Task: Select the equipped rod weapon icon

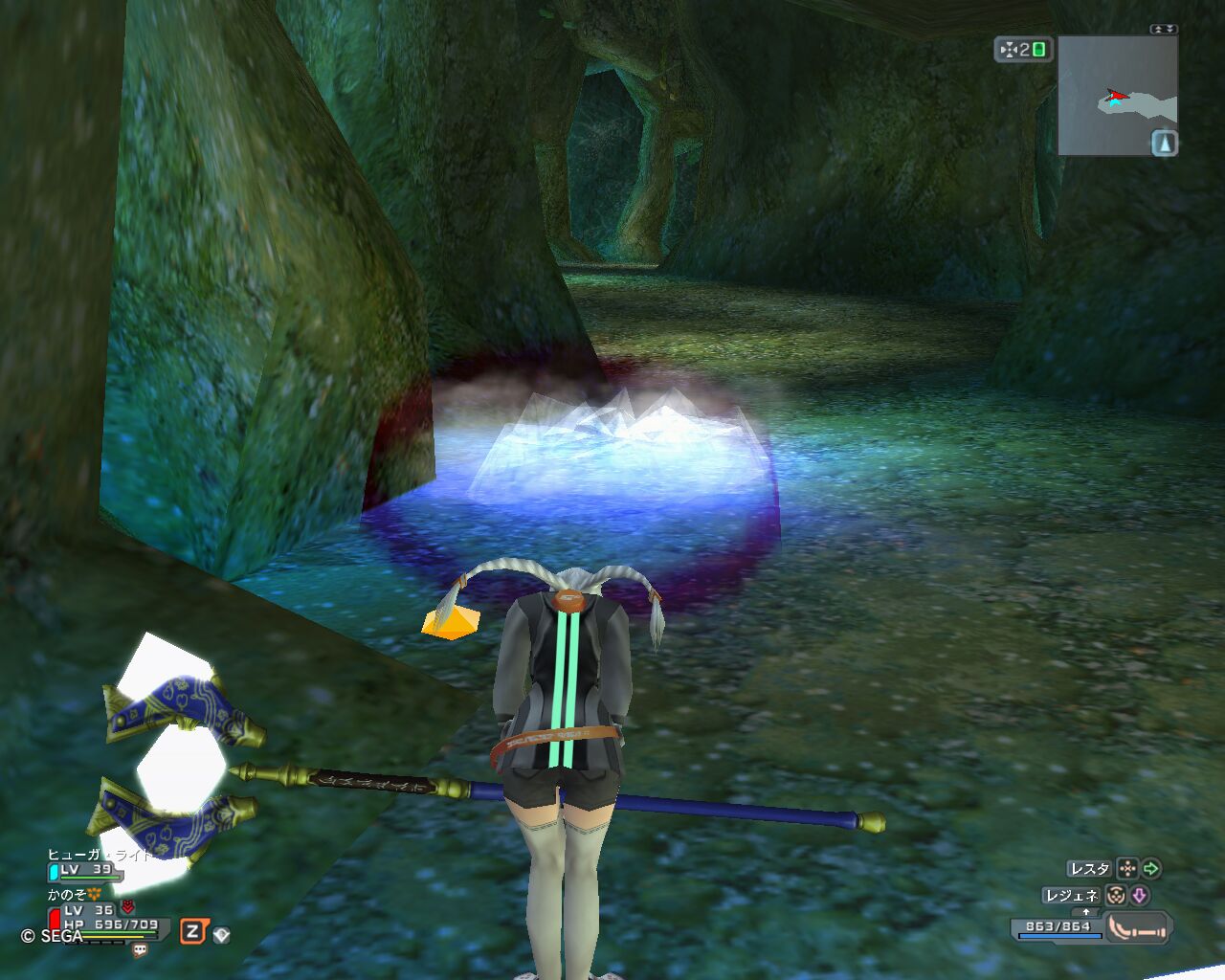Action: (x=1139, y=927)
